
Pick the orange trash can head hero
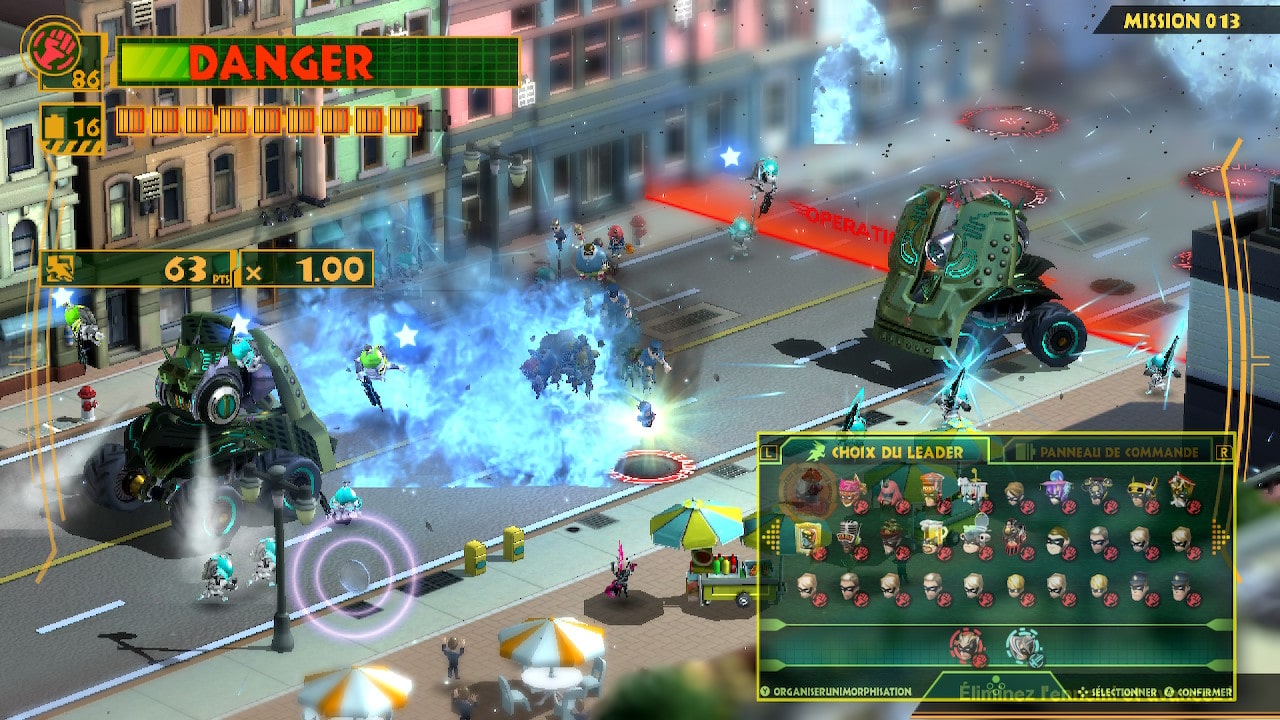tap(931, 488)
